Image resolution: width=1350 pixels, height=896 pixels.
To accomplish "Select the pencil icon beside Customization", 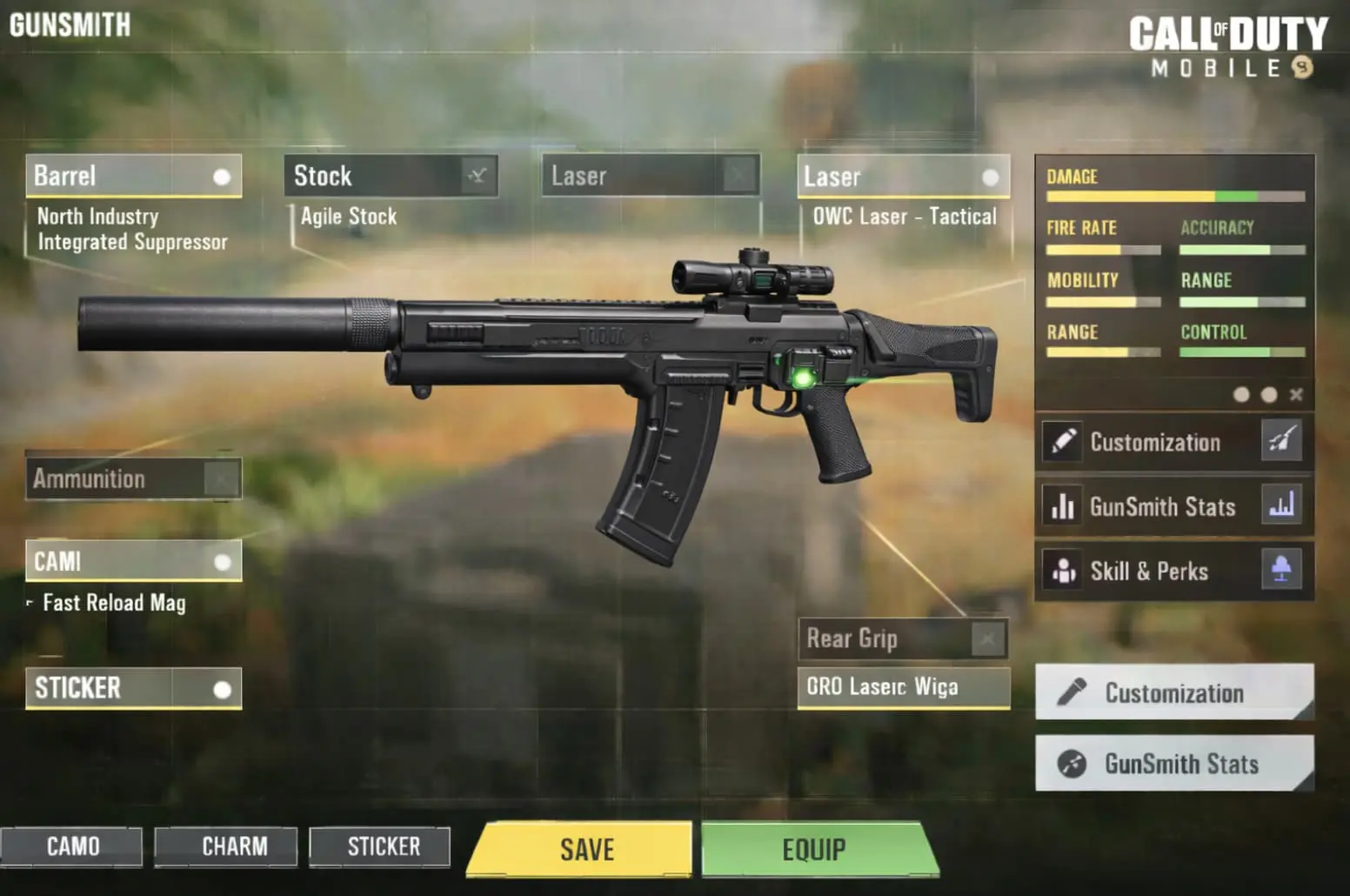I will (x=1061, y=442).
